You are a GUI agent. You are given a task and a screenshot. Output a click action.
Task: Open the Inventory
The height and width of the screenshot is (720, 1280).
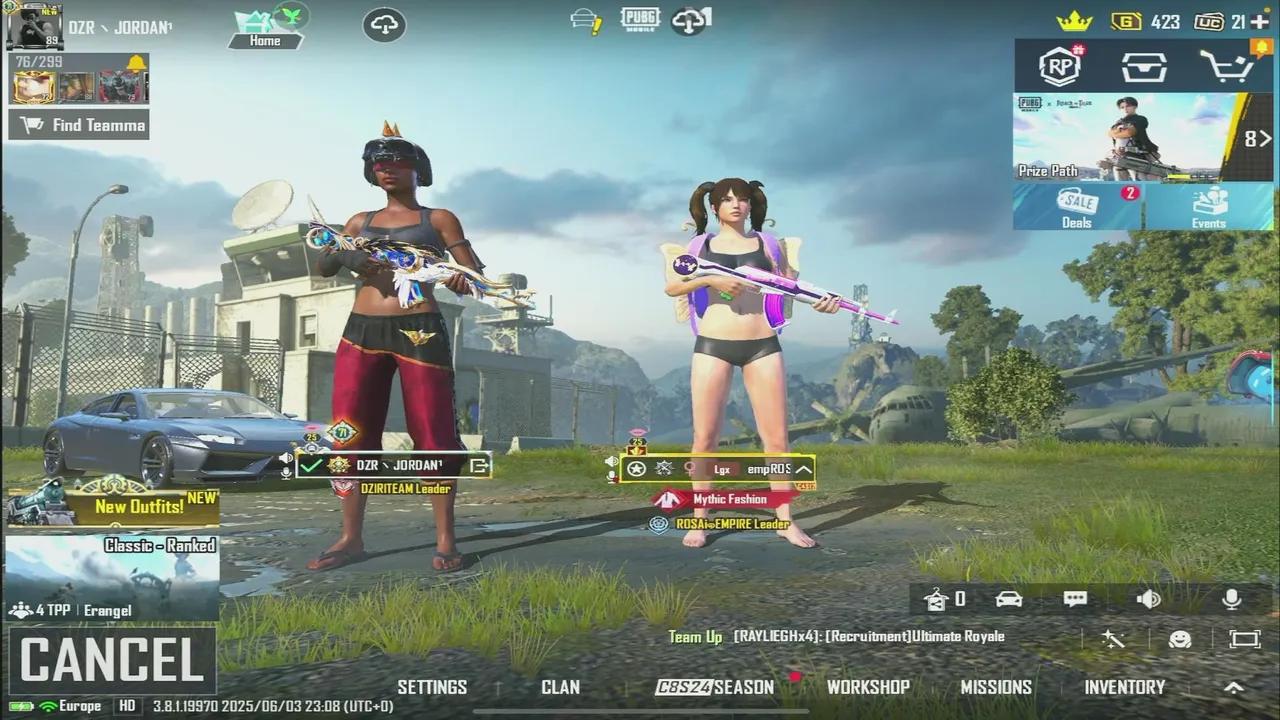tap(1125, 687)
